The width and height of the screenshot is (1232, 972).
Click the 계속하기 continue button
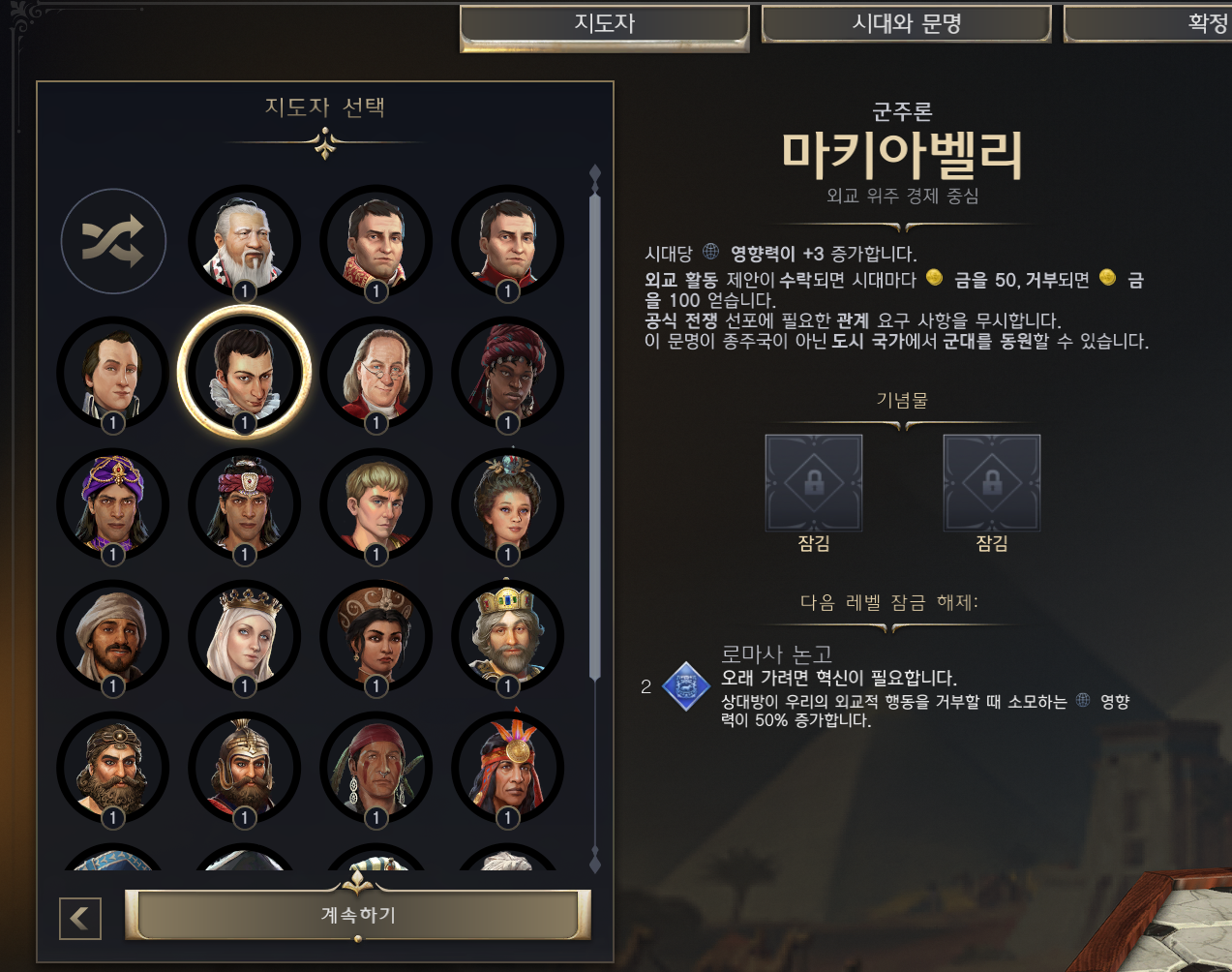tap(358, 915)
